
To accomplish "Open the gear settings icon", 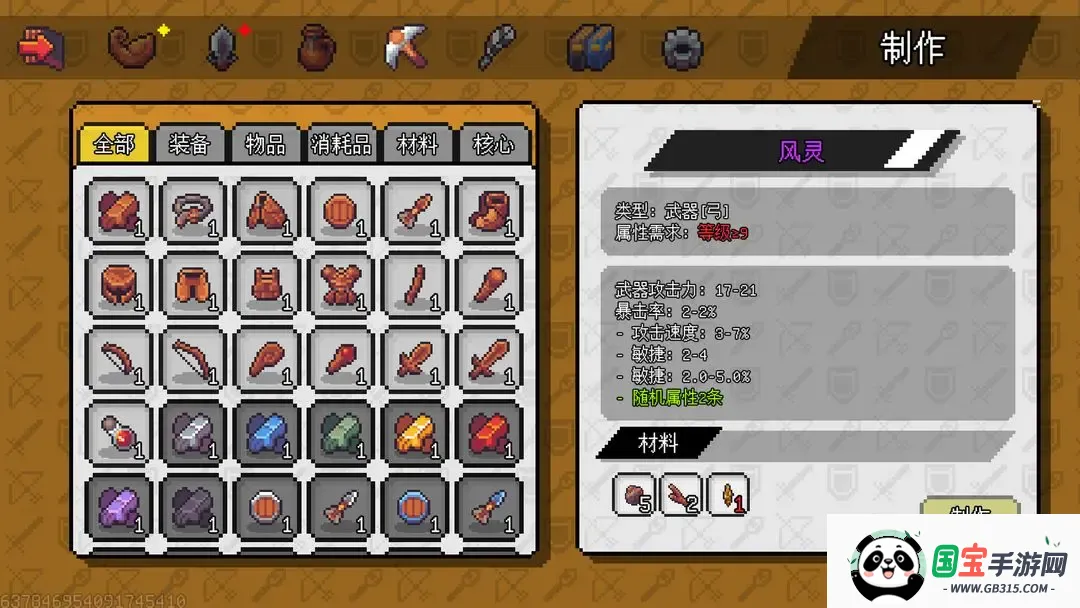I will coord(682,48).
